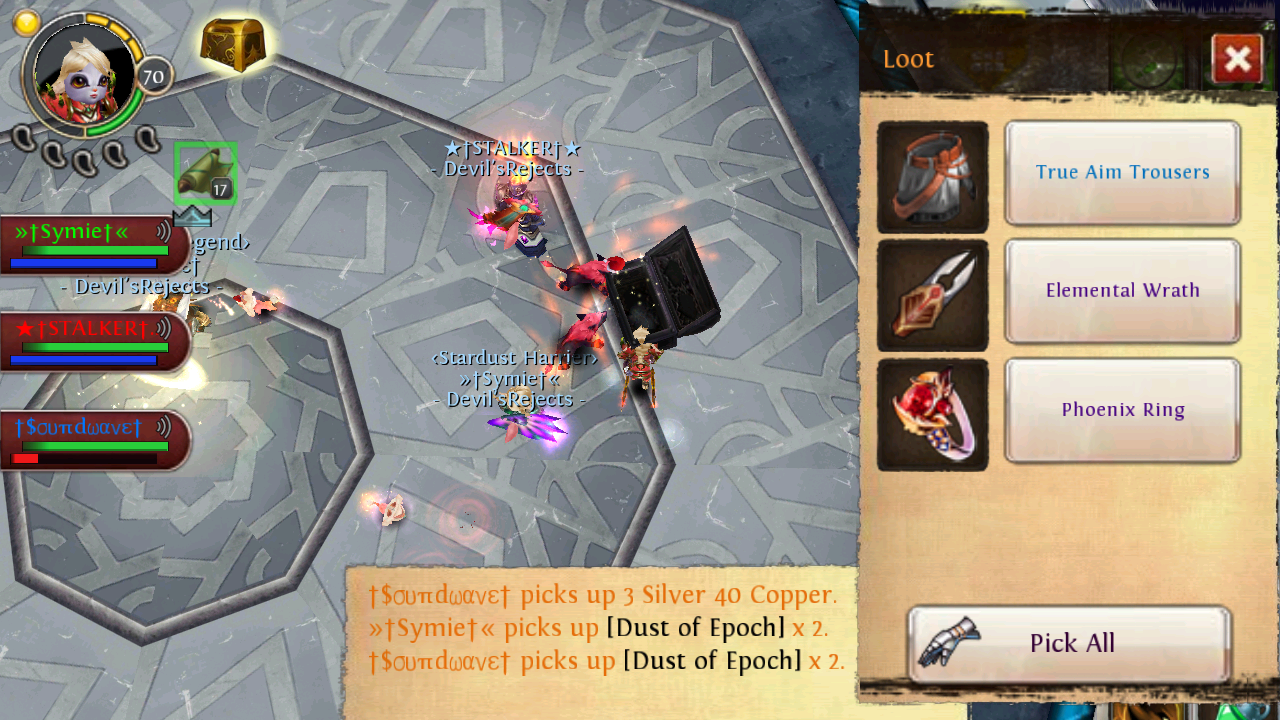Take the True Aim Trousers
The height and width of the screenshot is (720, 1280).
[1122, 173]
